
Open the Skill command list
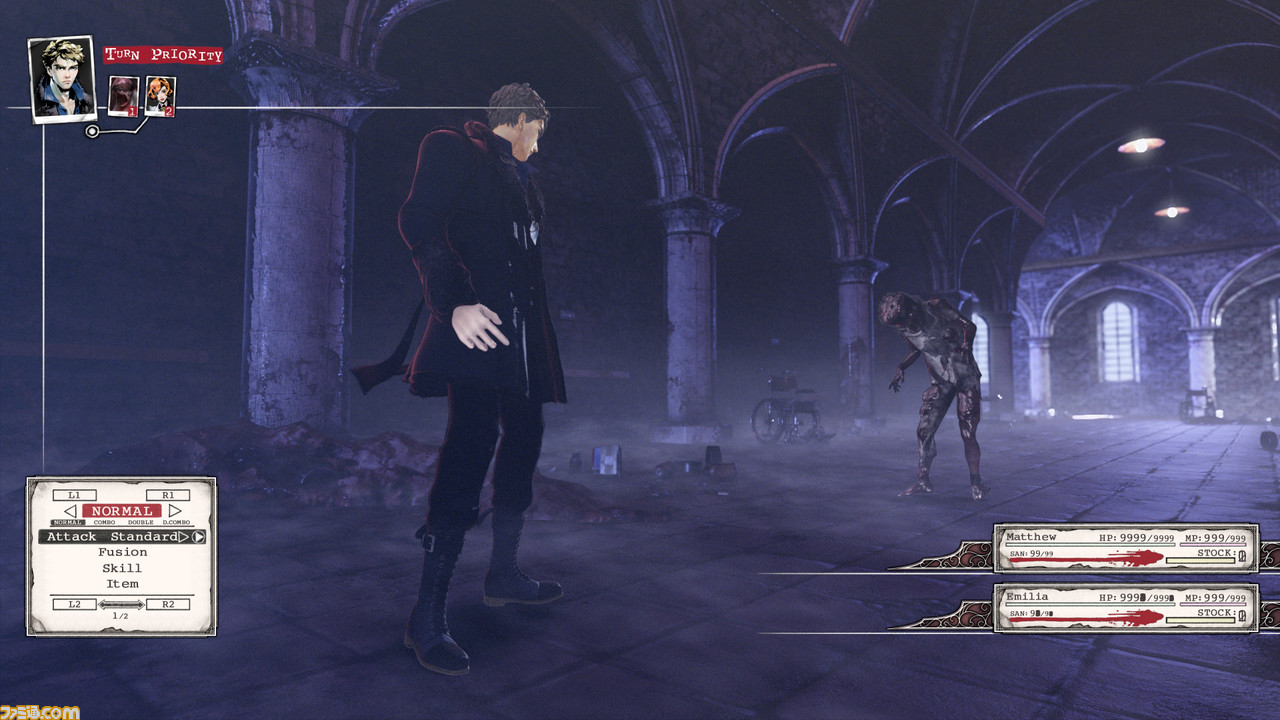[122, 568]
